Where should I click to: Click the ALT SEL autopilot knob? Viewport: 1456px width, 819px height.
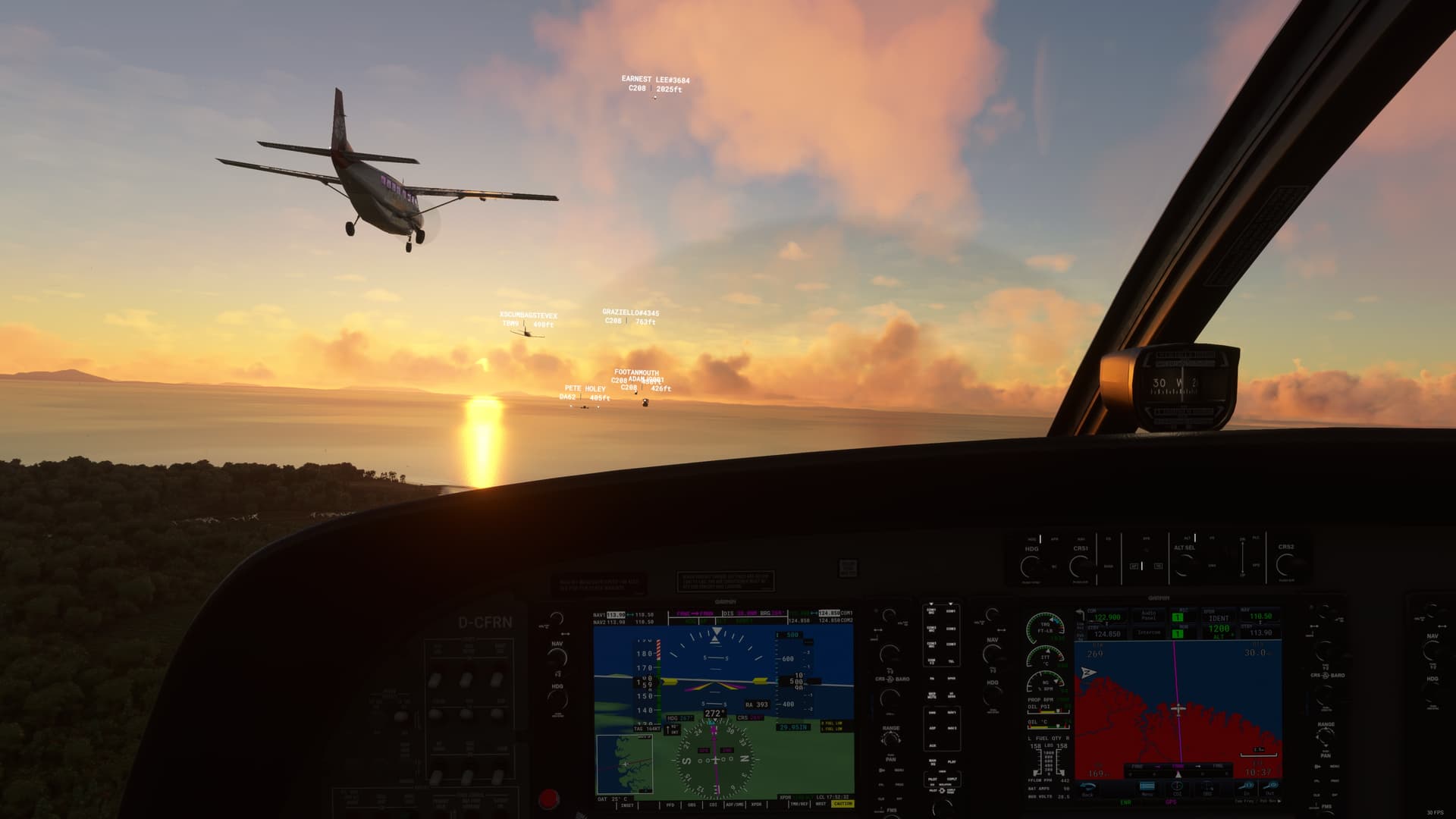[x=1184, y=565]
